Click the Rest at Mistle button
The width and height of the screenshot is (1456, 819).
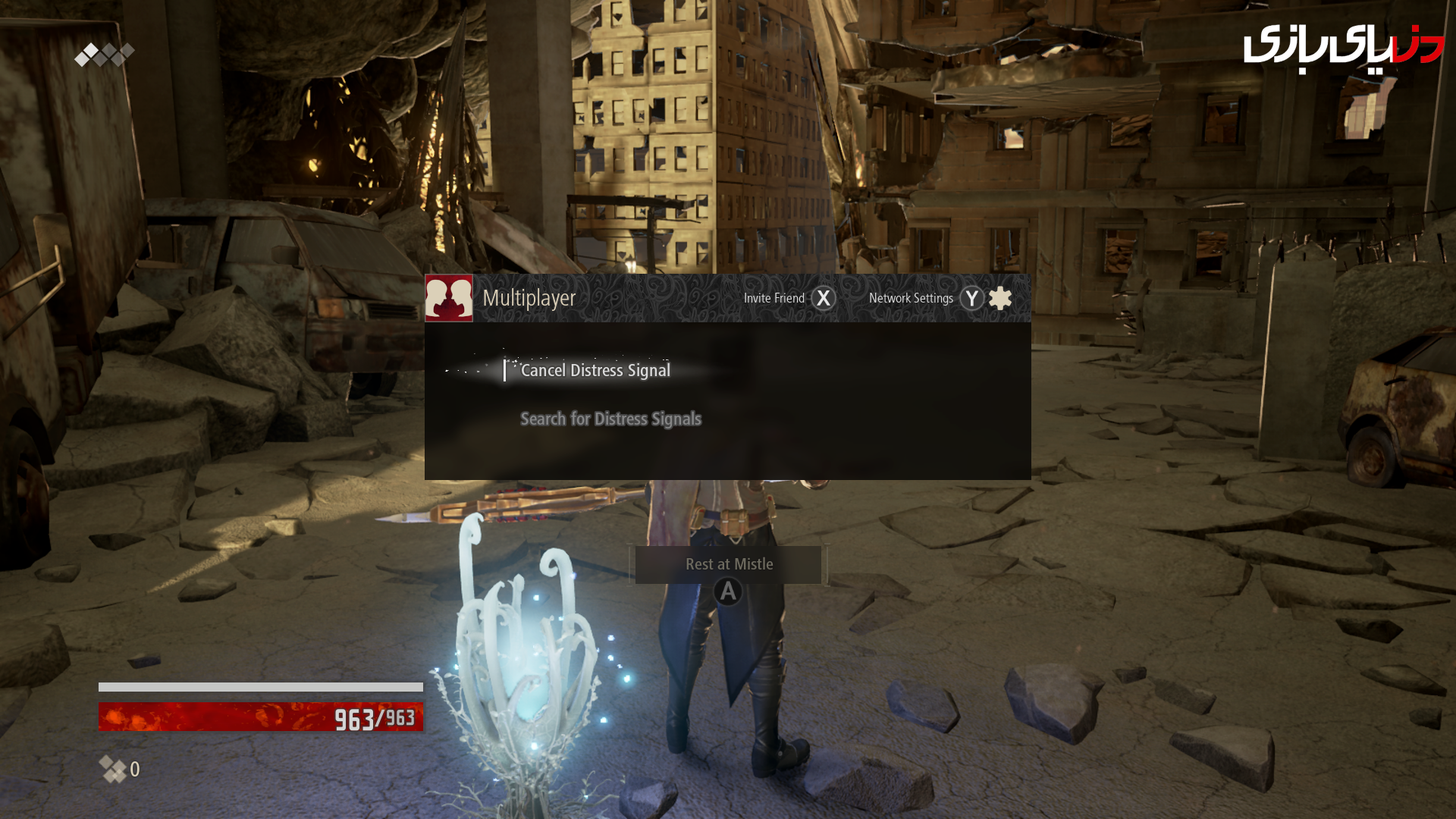click(728, 564)
